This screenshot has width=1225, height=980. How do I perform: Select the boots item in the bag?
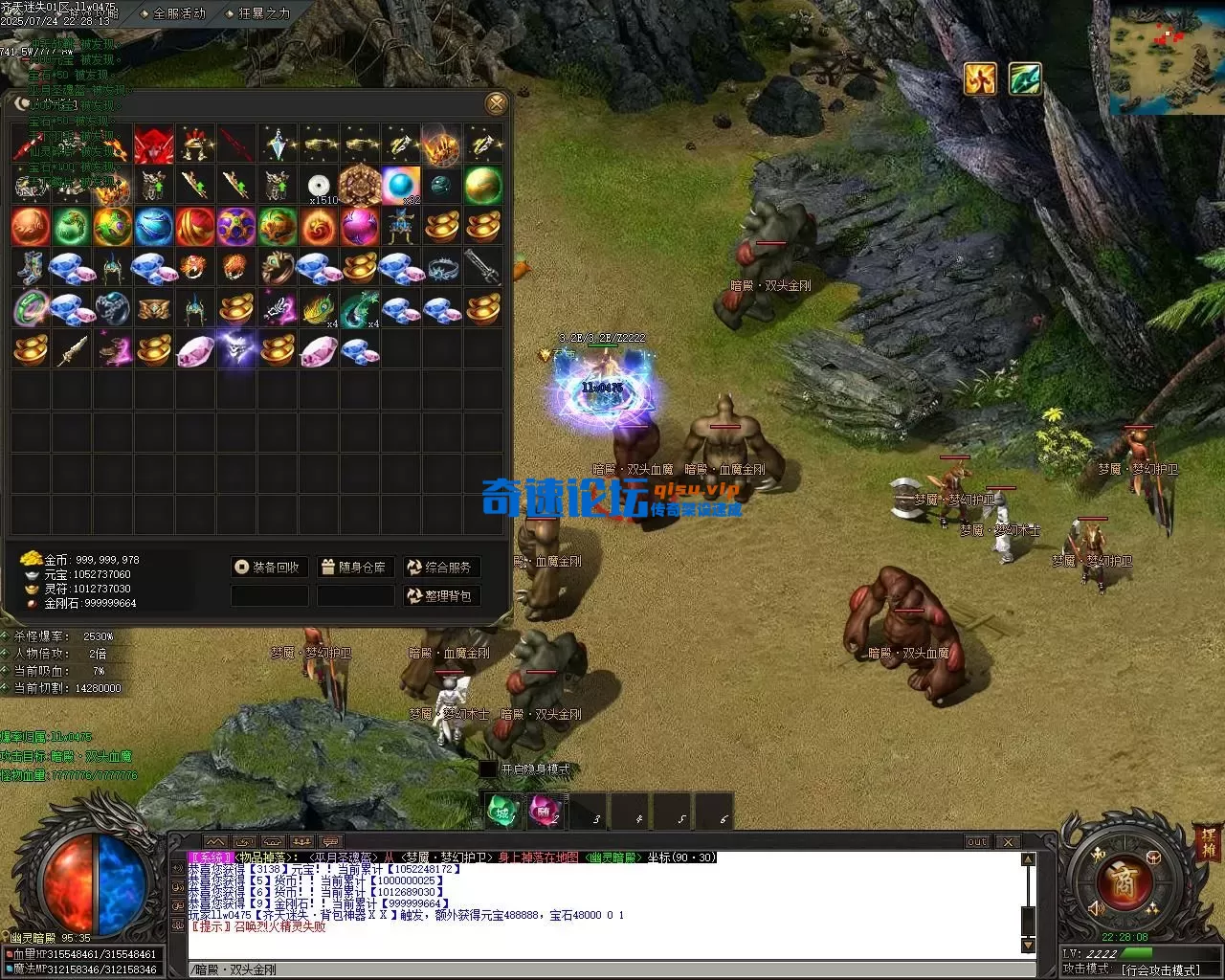(31, 268)
